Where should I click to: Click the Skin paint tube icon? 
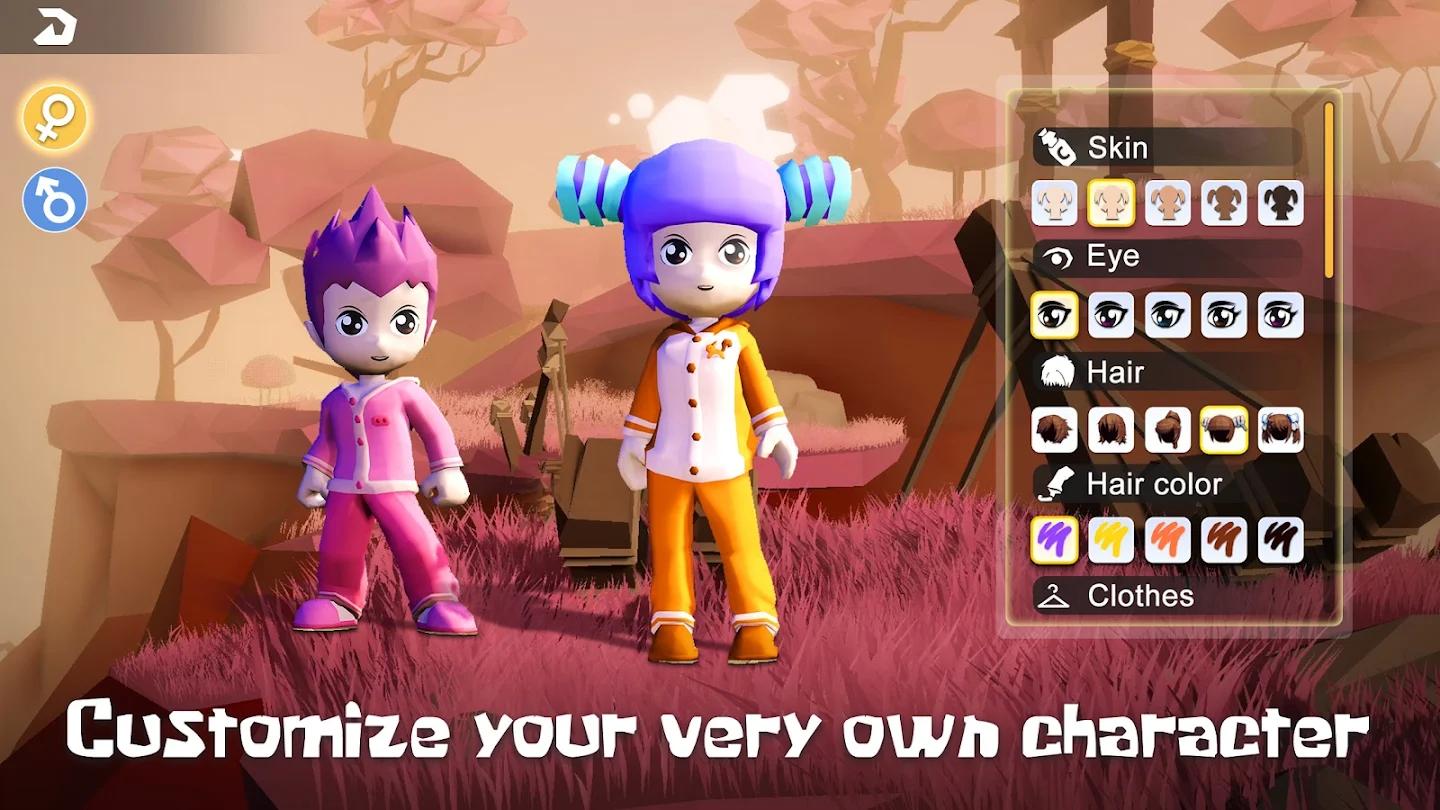click(1055, 147)
